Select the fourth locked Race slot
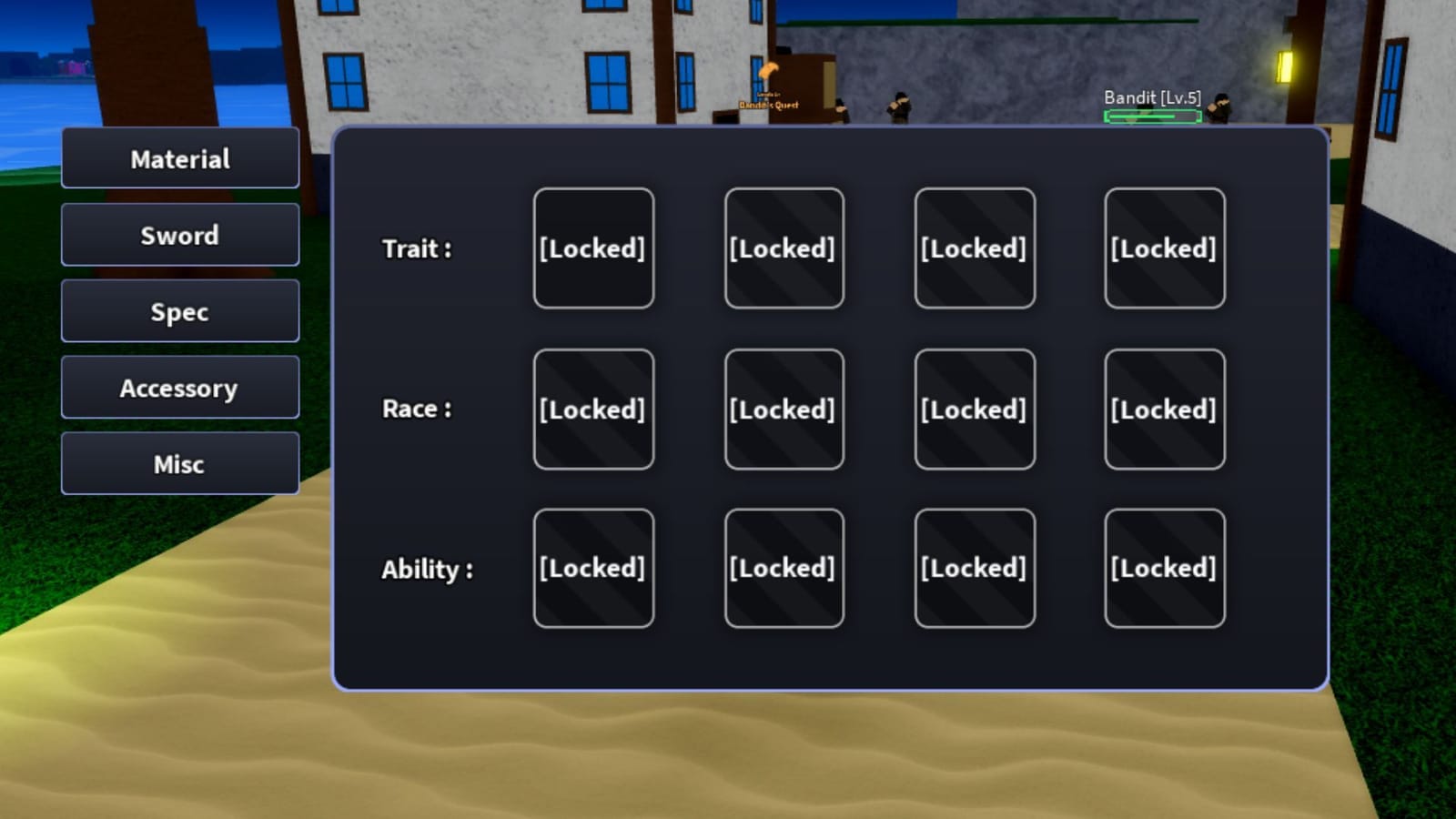Screen dimensions: 1456x819 [x=1165, y=409]
